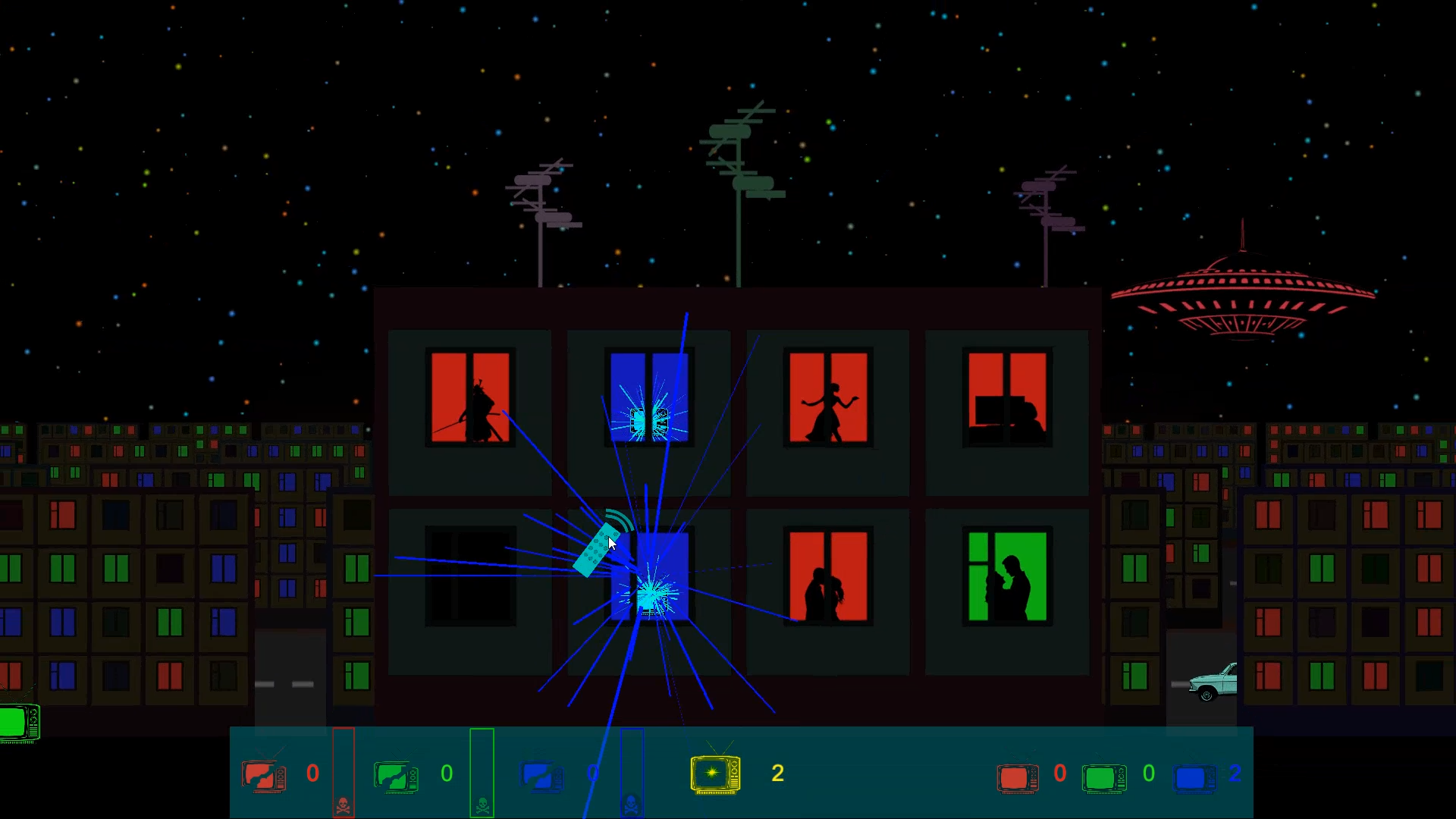
Task: Select the green TV counter icon on right
Action: pyautogui.click(x=1105, y=778)
